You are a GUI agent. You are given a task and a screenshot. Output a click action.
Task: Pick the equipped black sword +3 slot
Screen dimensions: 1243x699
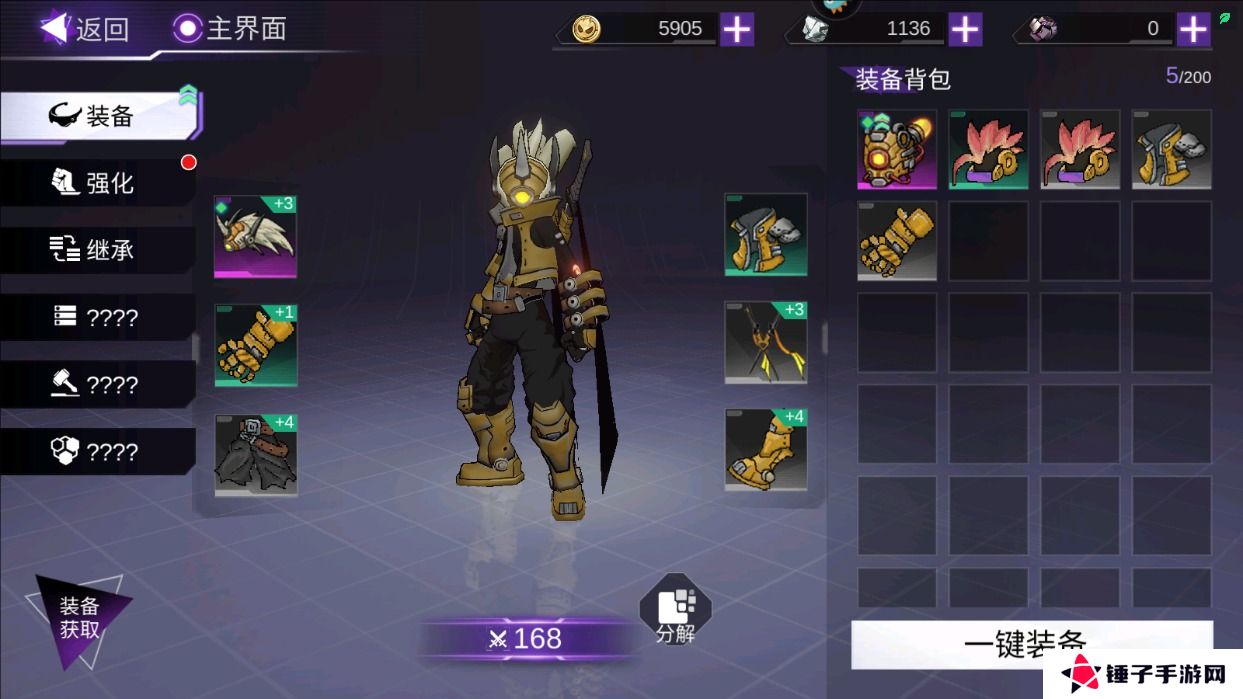coord(766,342)
